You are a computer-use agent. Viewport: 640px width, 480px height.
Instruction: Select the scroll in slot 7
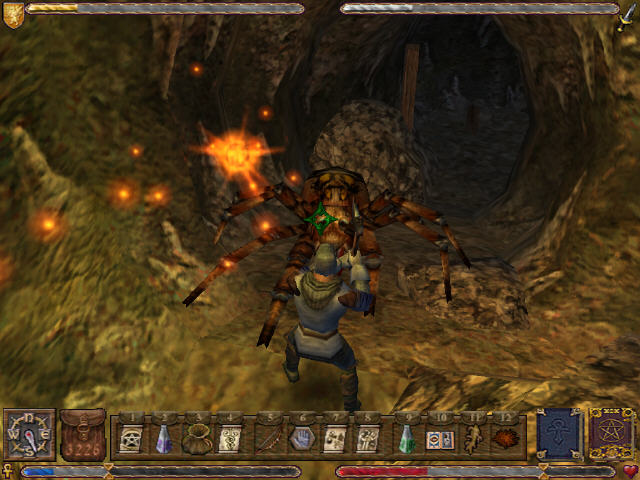click(x=335, y=438)
